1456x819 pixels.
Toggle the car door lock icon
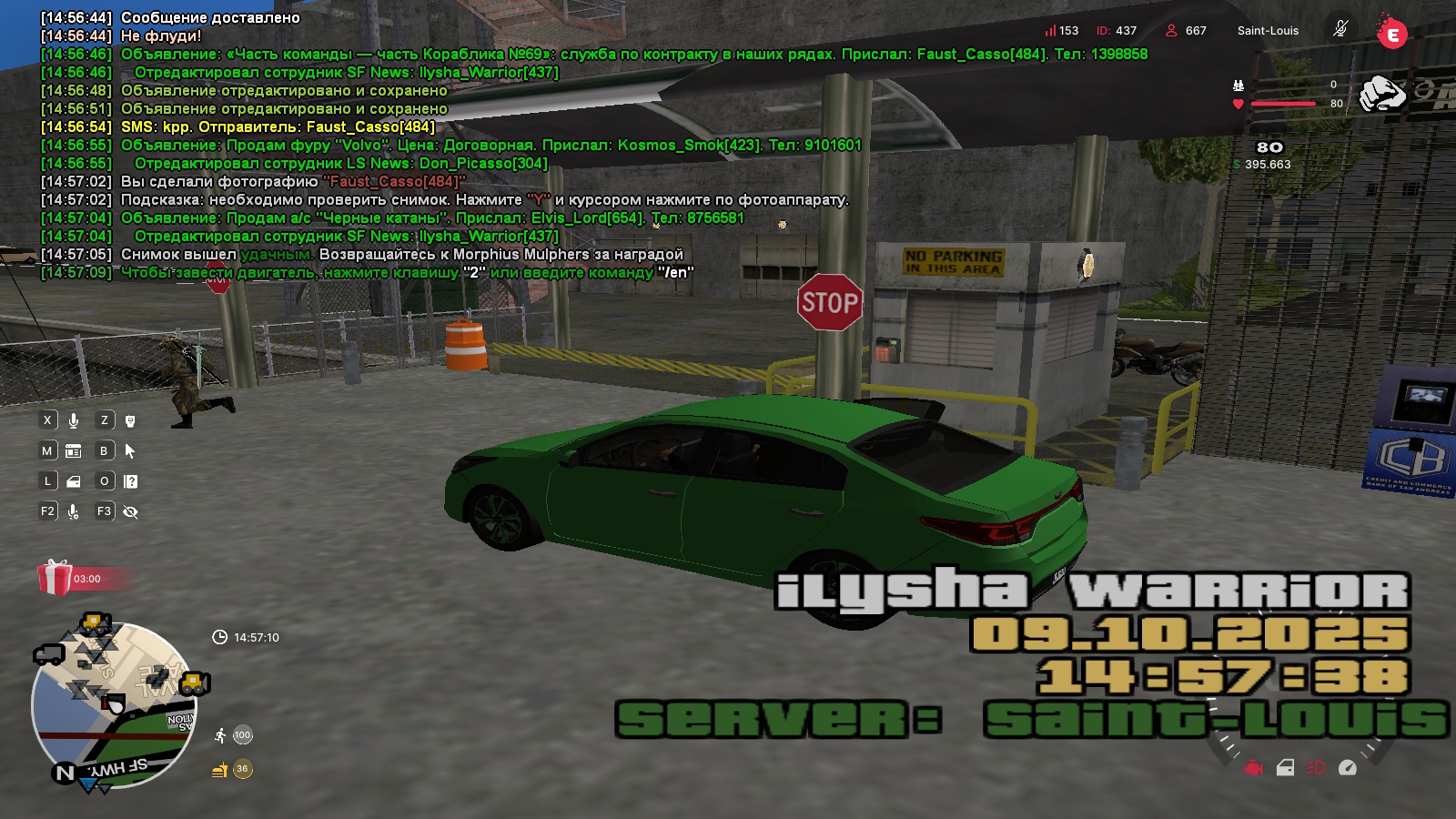tap(1285, 768)
